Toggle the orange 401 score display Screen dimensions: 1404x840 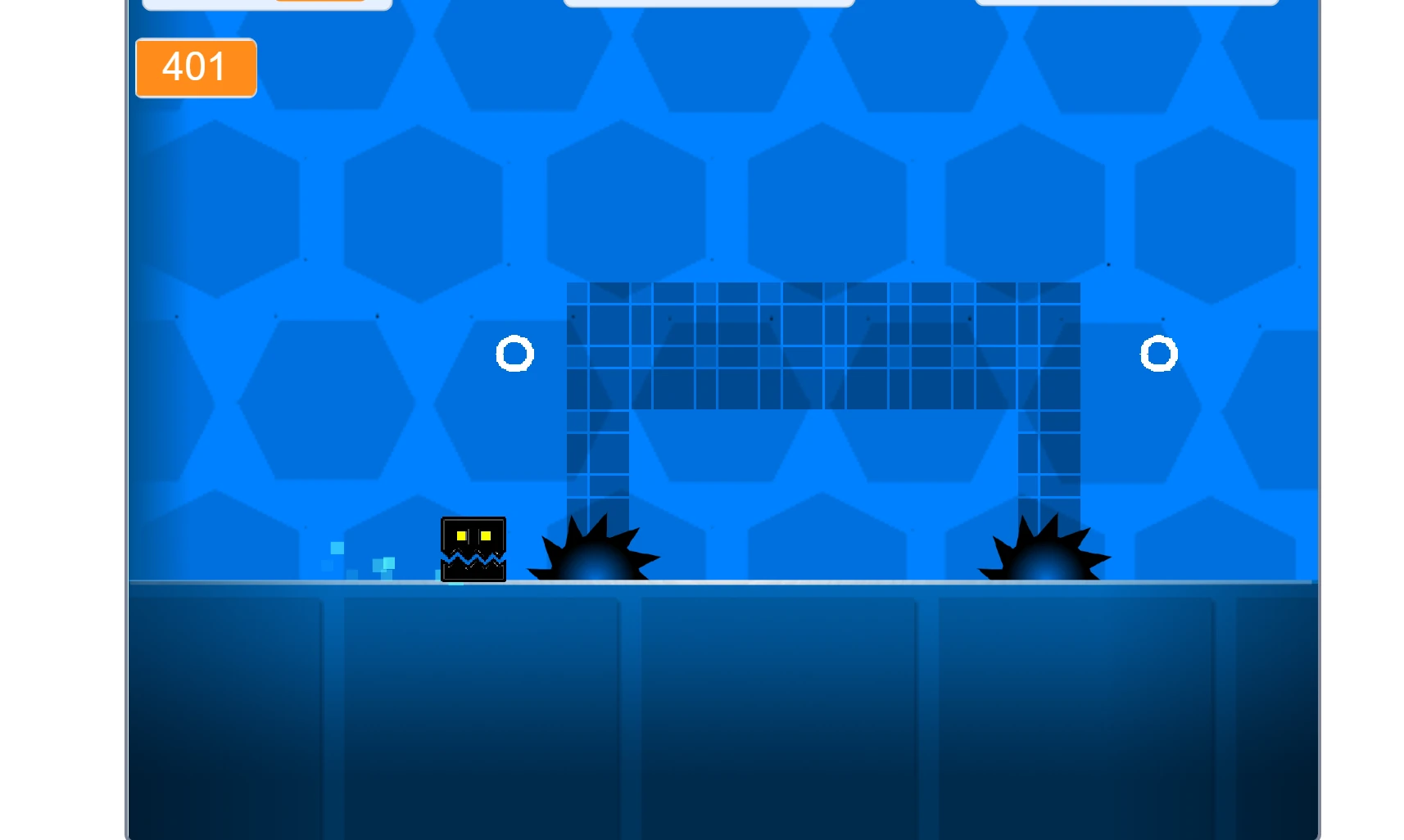pyautogui.click(x=195, y=67)
